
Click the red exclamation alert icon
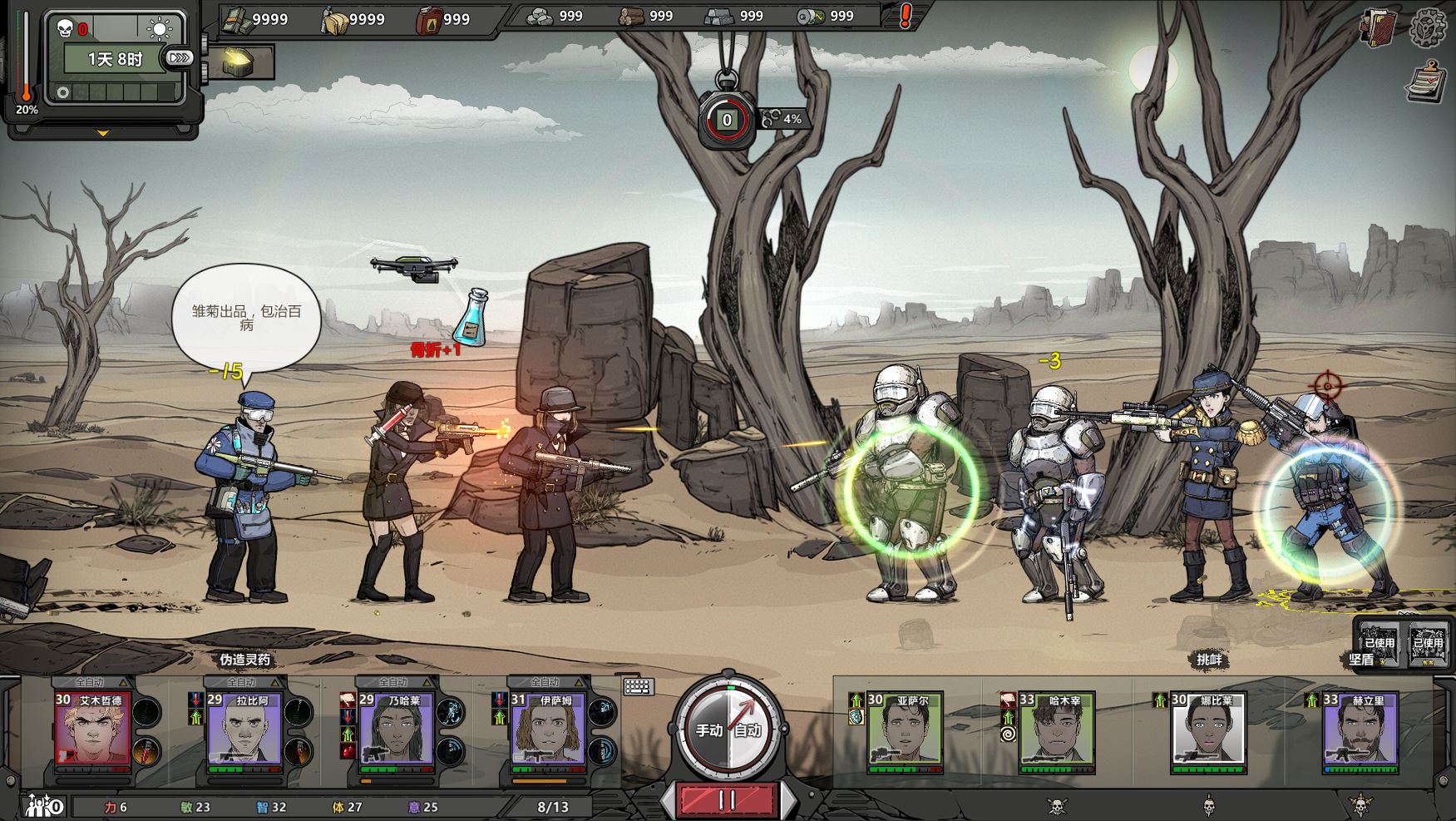click(906, 16)
